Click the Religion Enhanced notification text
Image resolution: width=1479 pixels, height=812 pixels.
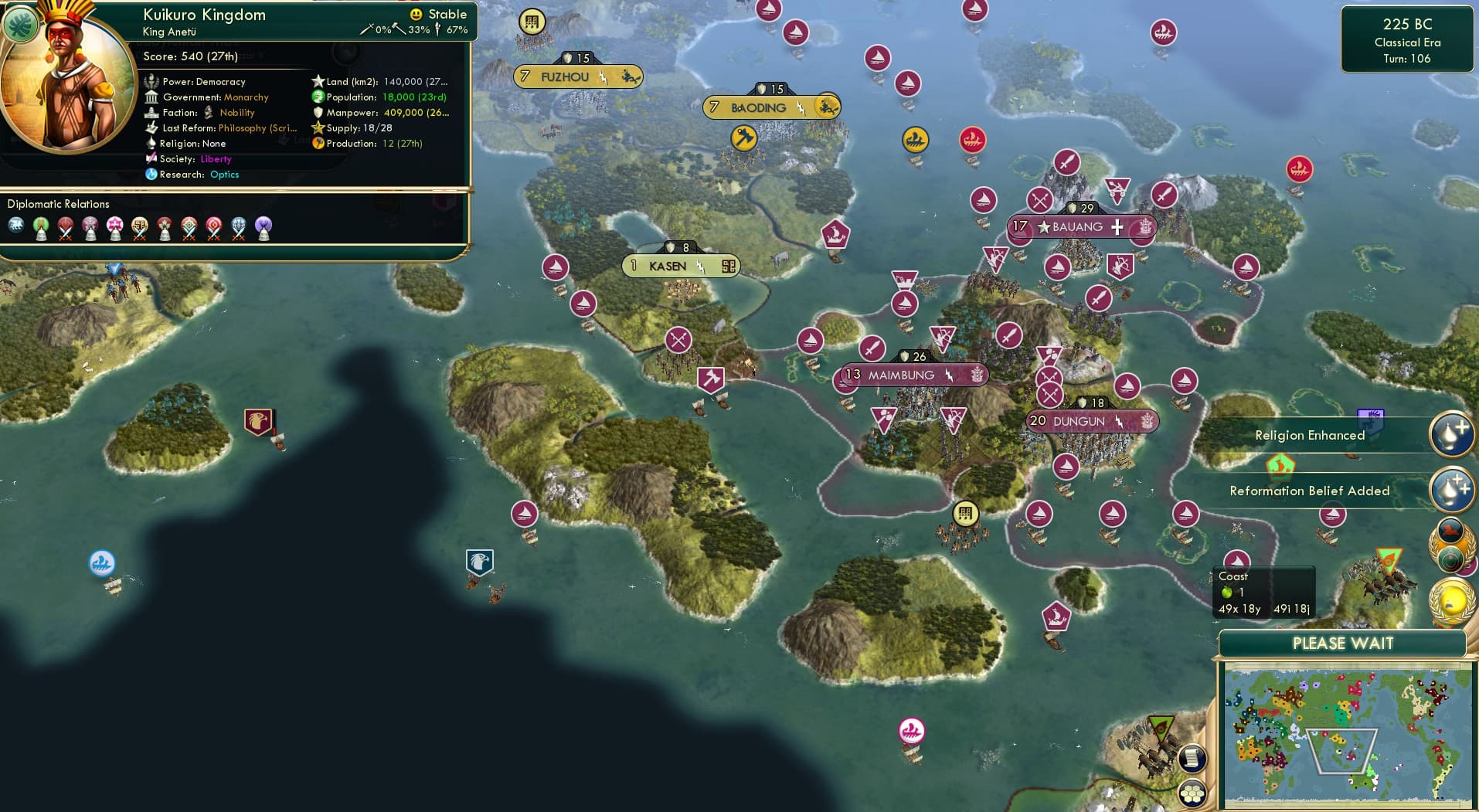[x=1311, y=435]
